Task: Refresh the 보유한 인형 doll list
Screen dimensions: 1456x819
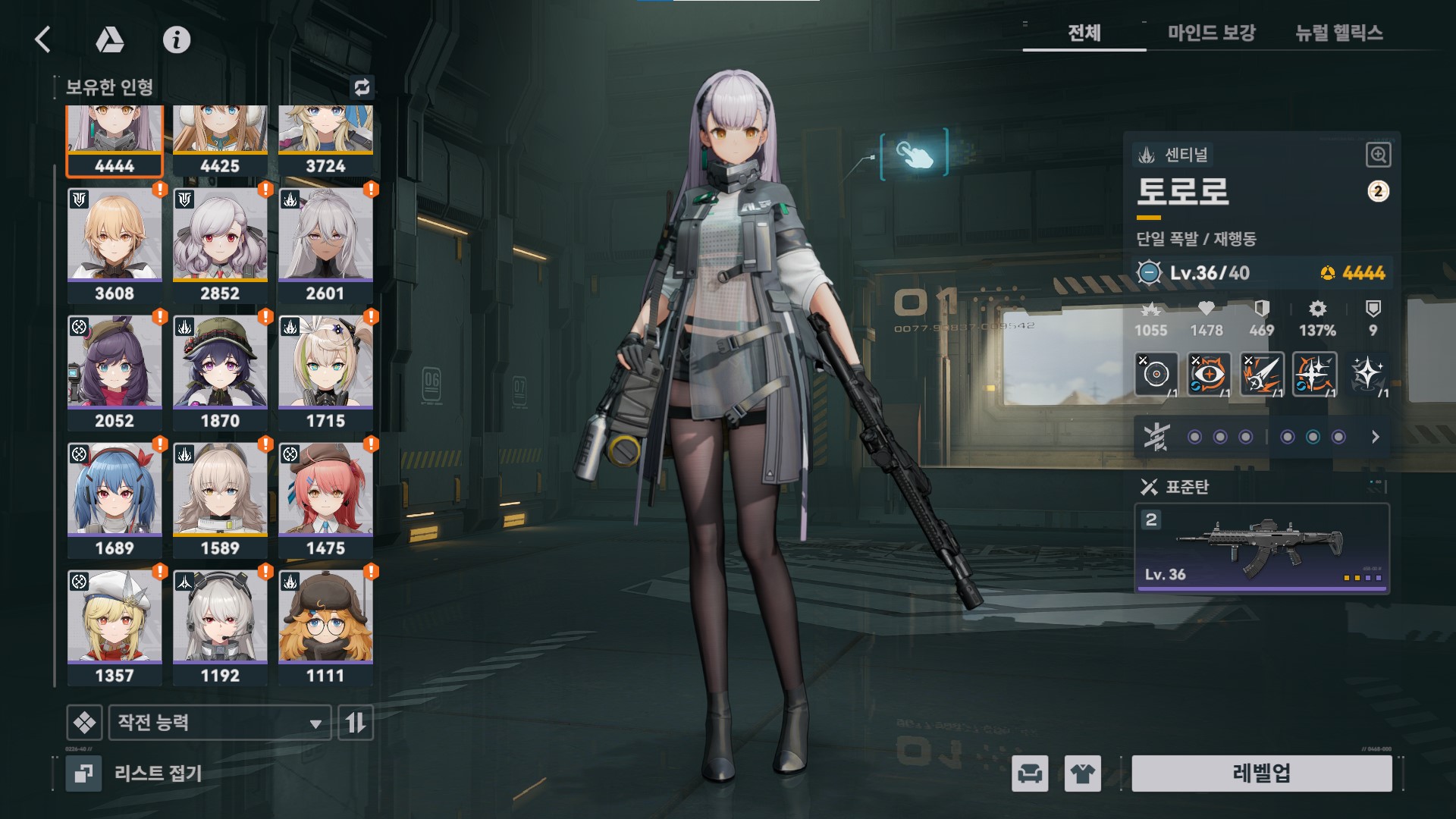Action: (x=362, y=87)
